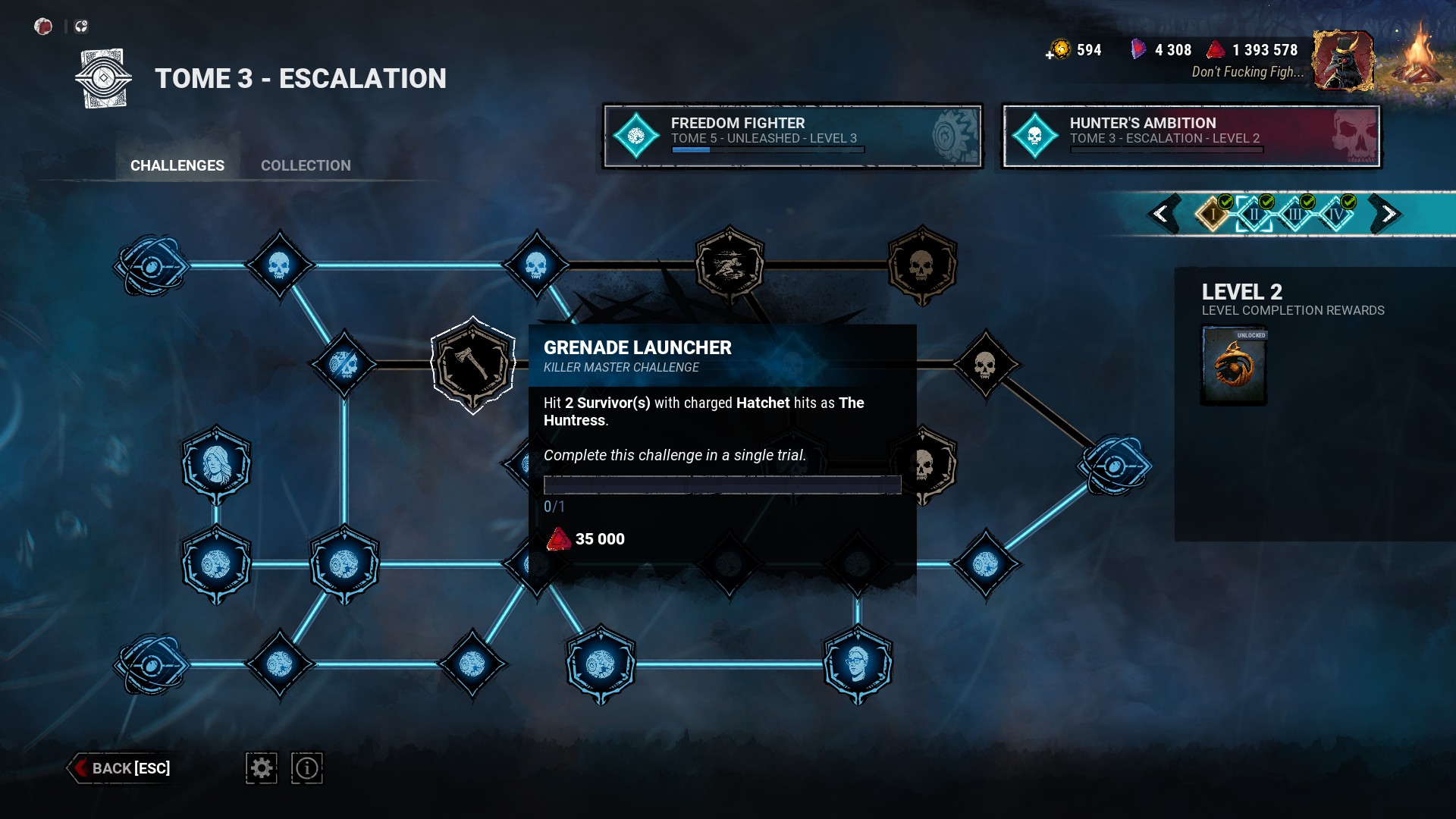The image size is (1456, 819).
Task: Select the female survivor portrait challenge node
Action: coord(217,464)
